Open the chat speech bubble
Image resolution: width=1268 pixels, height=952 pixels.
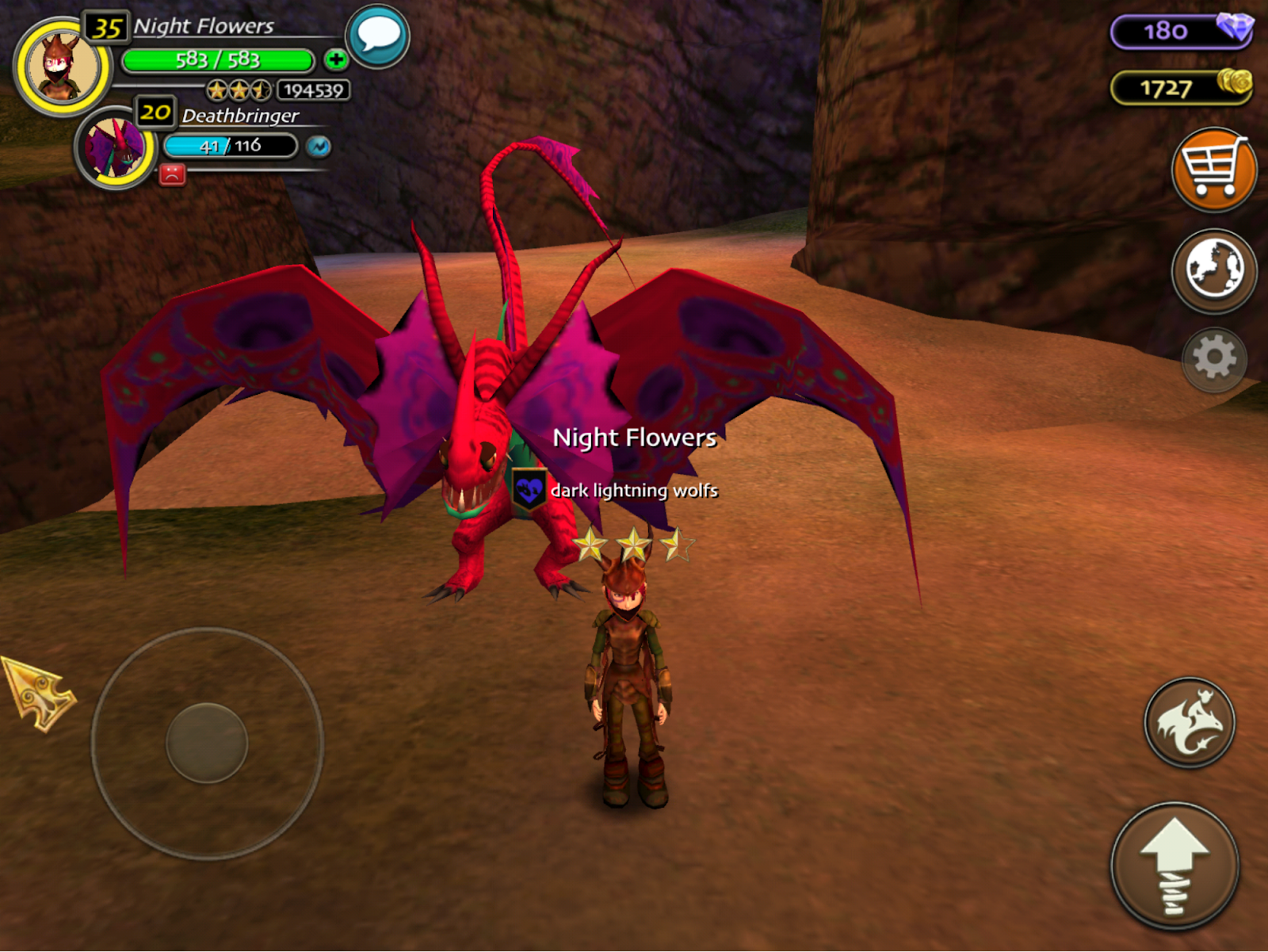(x=378, y=36)
